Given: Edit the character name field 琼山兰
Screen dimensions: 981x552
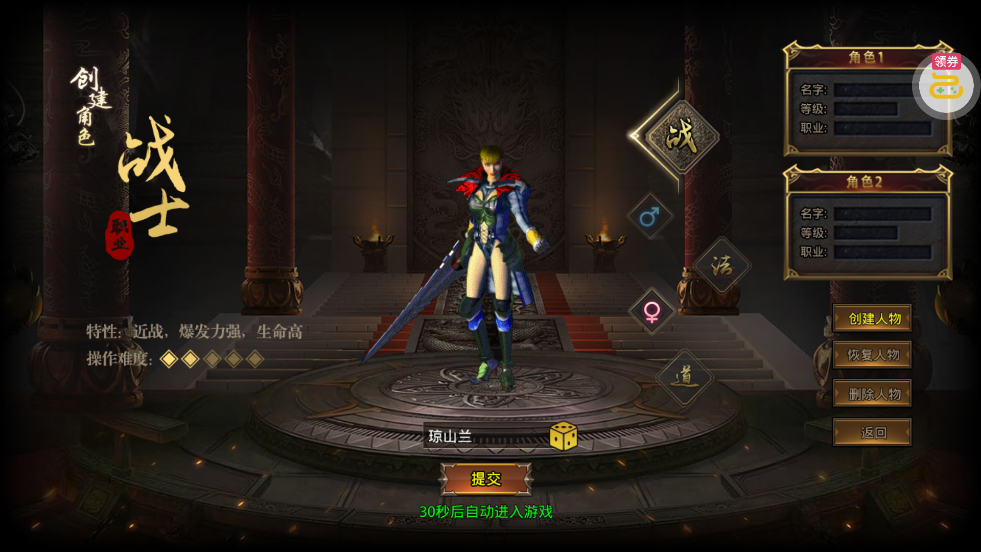Looking at the screenshot, I should click(483, 436).
